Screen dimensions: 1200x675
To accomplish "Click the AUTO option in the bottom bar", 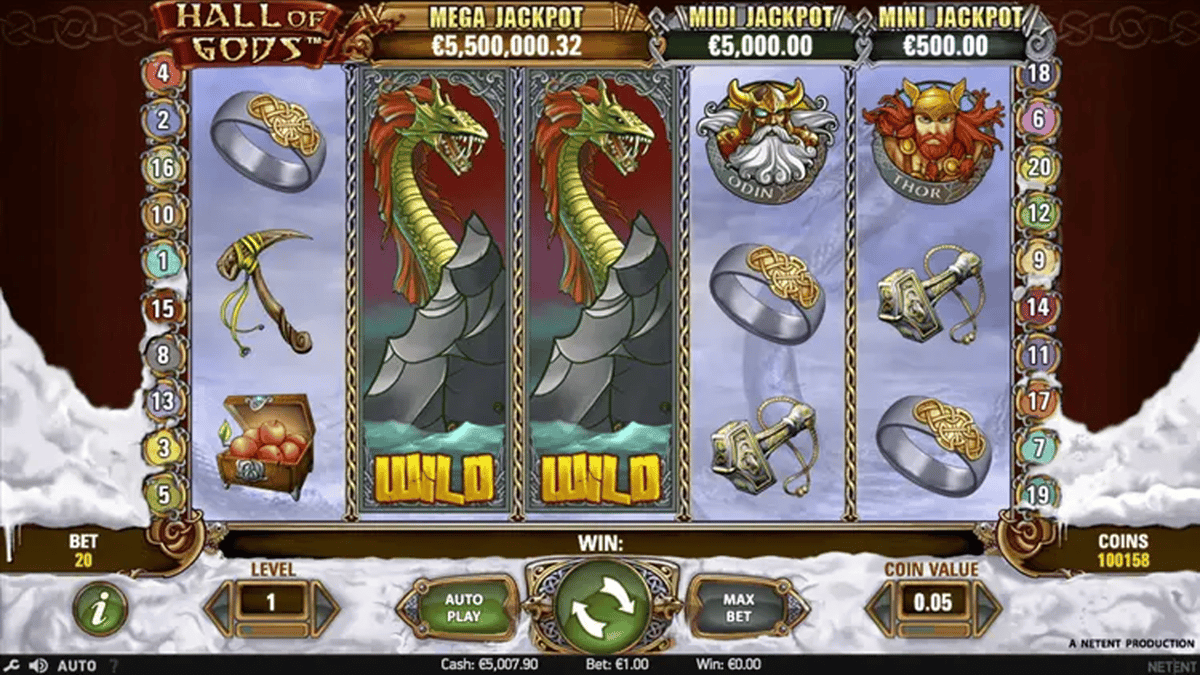I will click(x=77, y=665).
